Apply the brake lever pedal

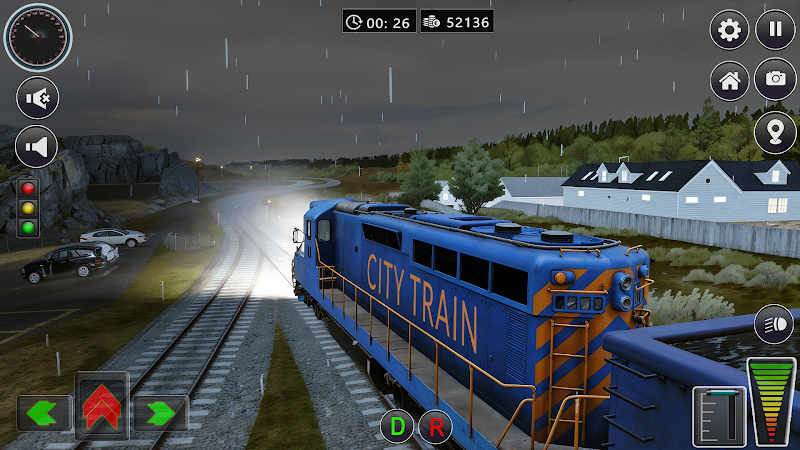[719, 415]
